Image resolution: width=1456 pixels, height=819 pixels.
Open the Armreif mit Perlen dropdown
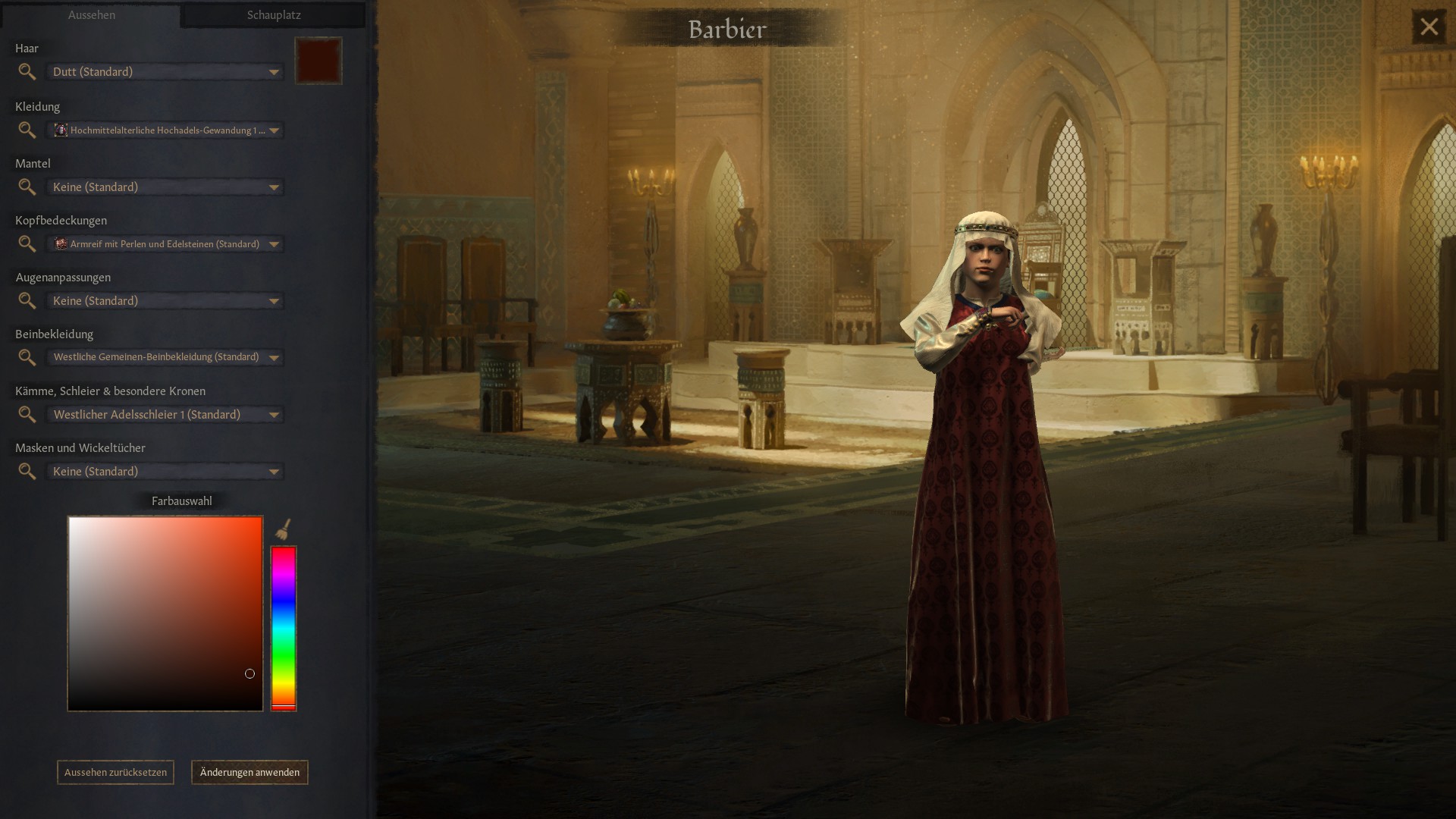(x=167, y=244)
